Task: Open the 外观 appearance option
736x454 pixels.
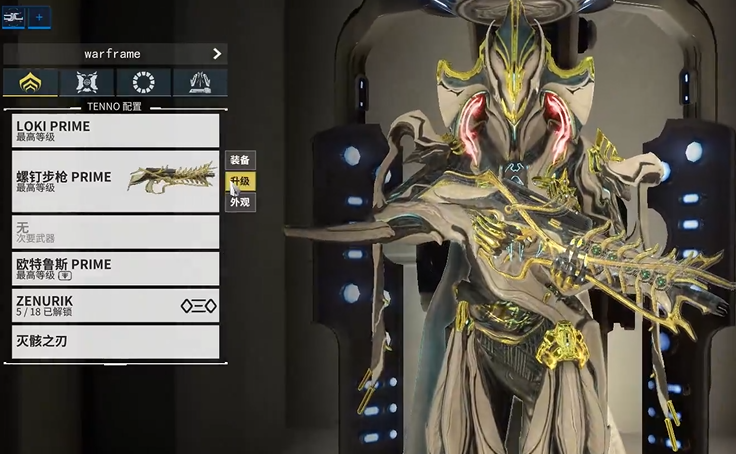Action: pyautogui.click(x=240, y=202)
